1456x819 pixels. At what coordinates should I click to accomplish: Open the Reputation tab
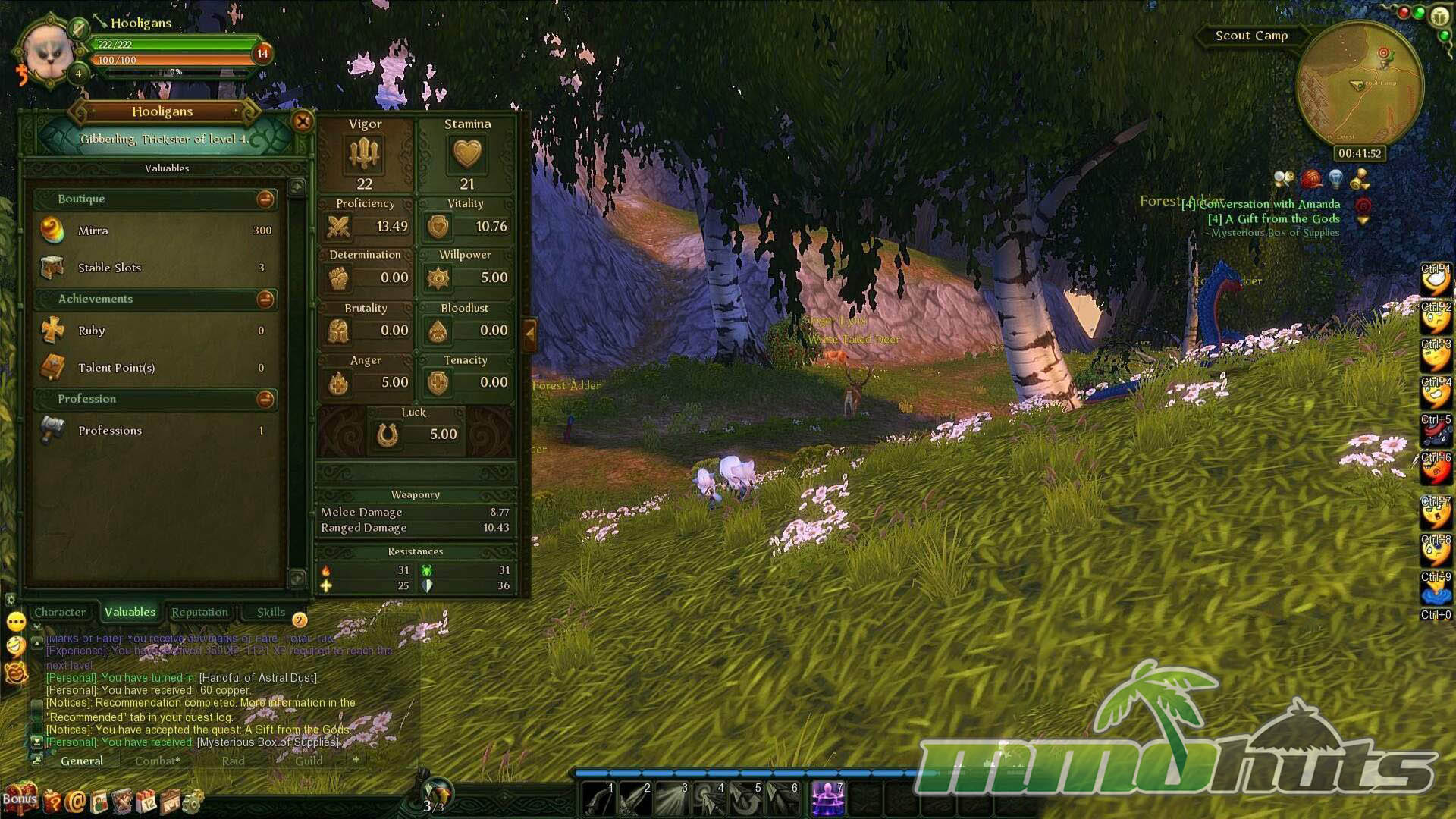[199, 612]
